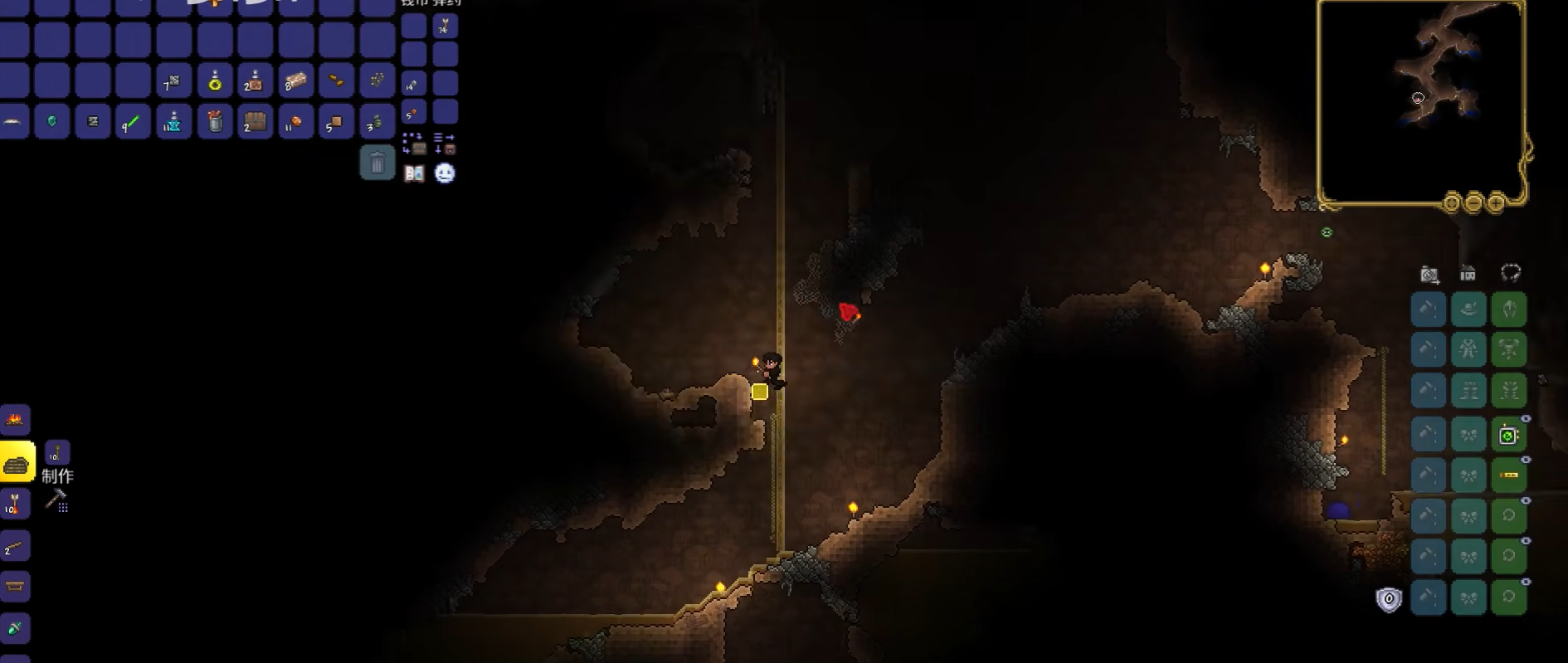
Task: Click the sort inventory button
Action: click(x=445, y=144)
